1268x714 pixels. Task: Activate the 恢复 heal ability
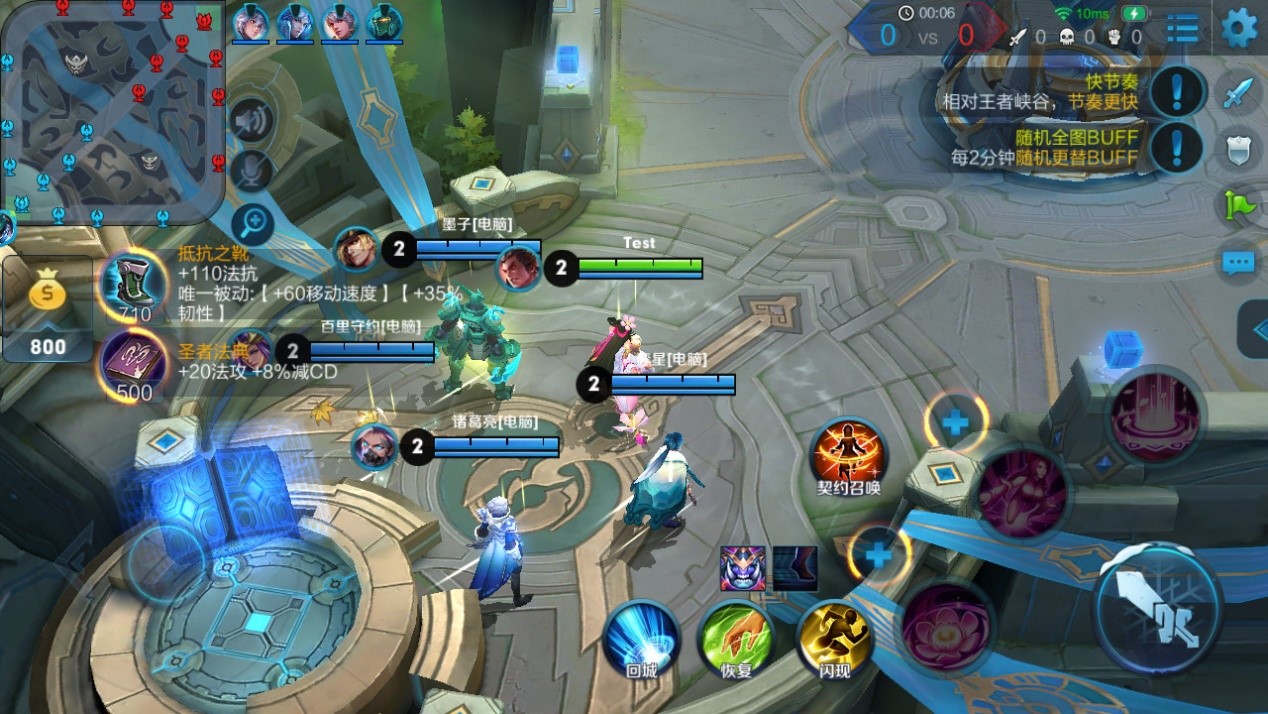pos(737,637)
